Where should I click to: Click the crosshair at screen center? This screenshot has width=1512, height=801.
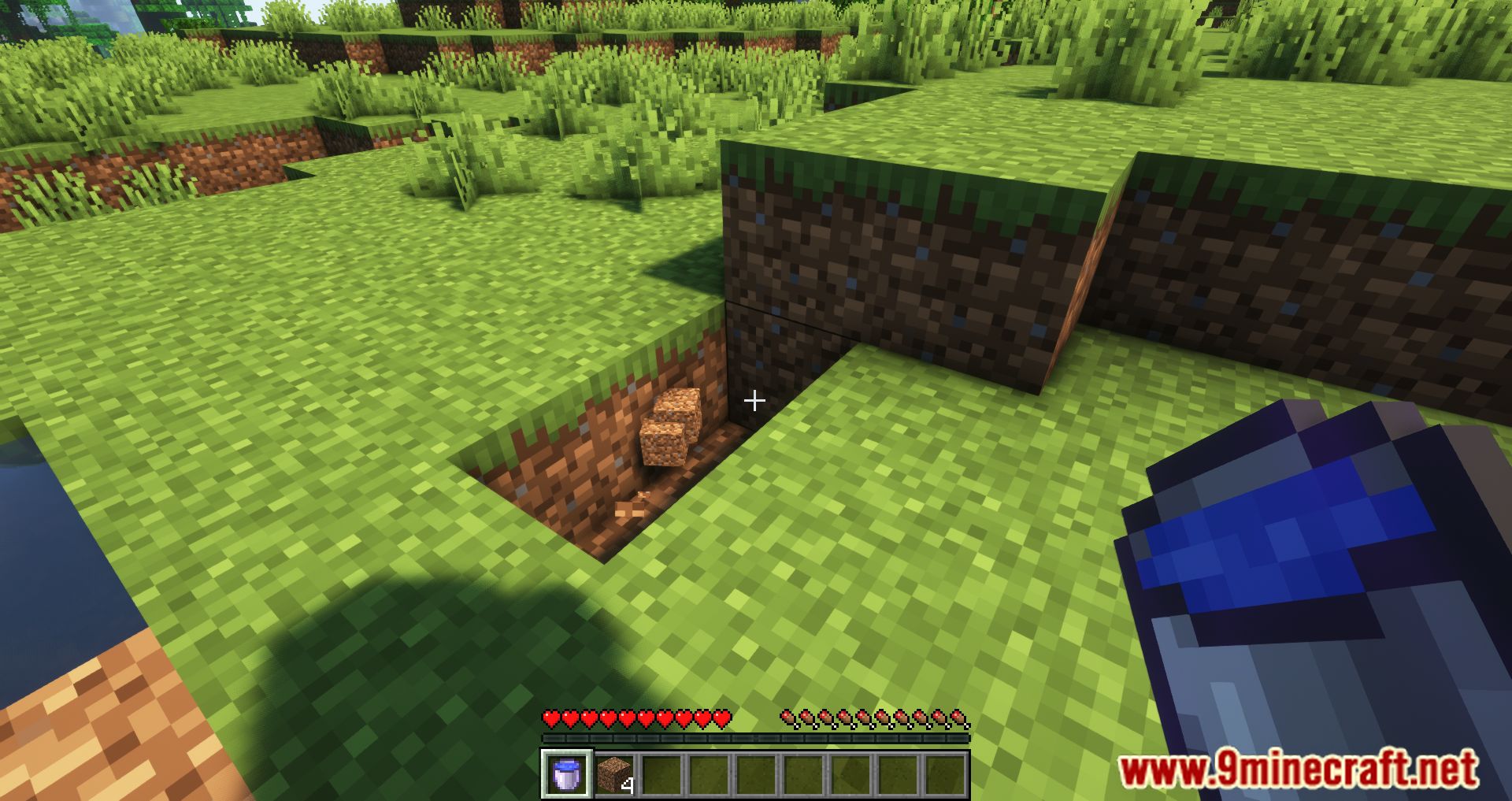pyautogui.click(x=754, y=401)
